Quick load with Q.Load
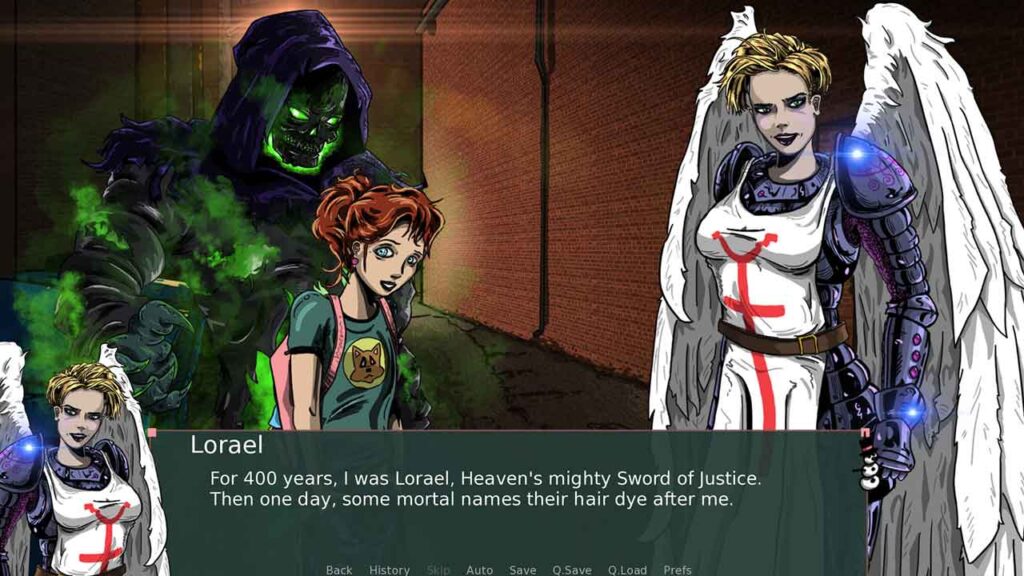1024x576 pixels. [x=627, y=570]
